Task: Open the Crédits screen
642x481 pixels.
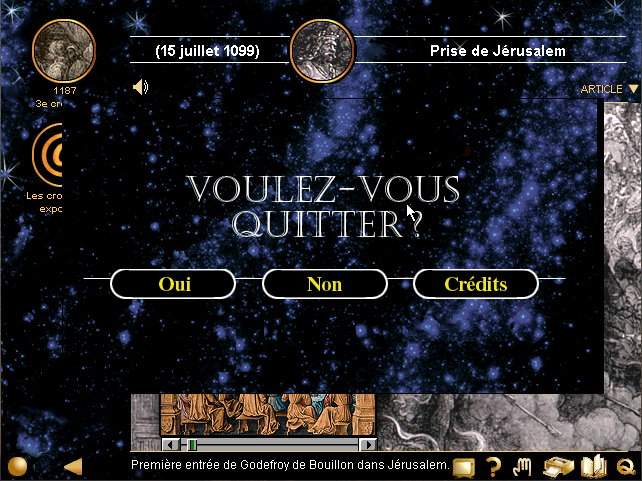Action: tap(475, 284)
